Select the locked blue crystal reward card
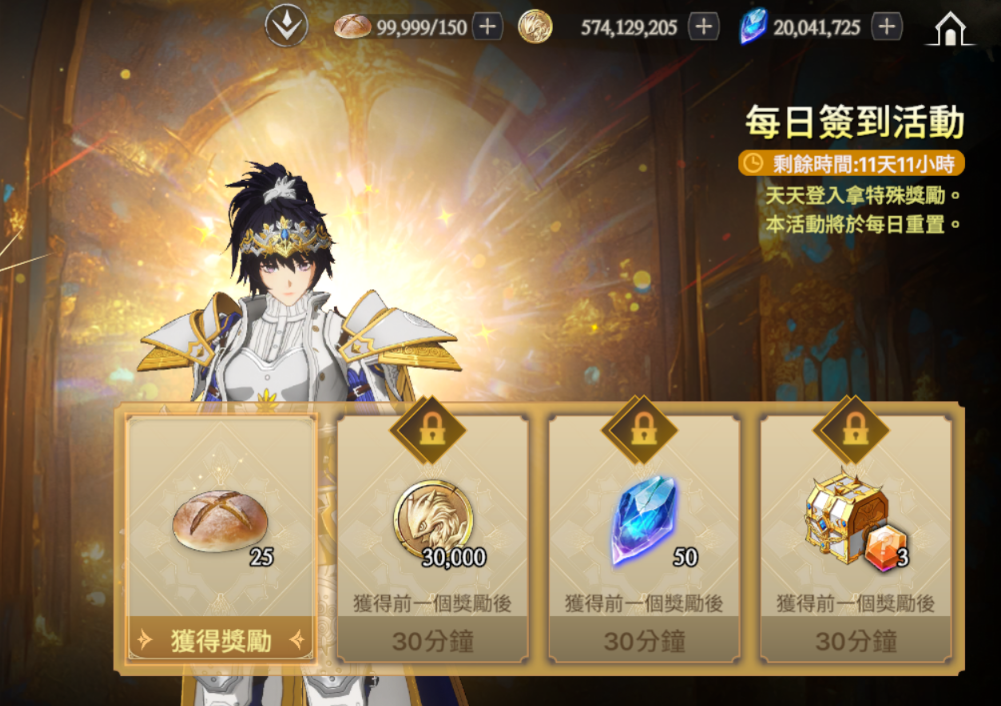Viewport: 1001px width, 706px height. pyautogui.click(x=644, y=540)
